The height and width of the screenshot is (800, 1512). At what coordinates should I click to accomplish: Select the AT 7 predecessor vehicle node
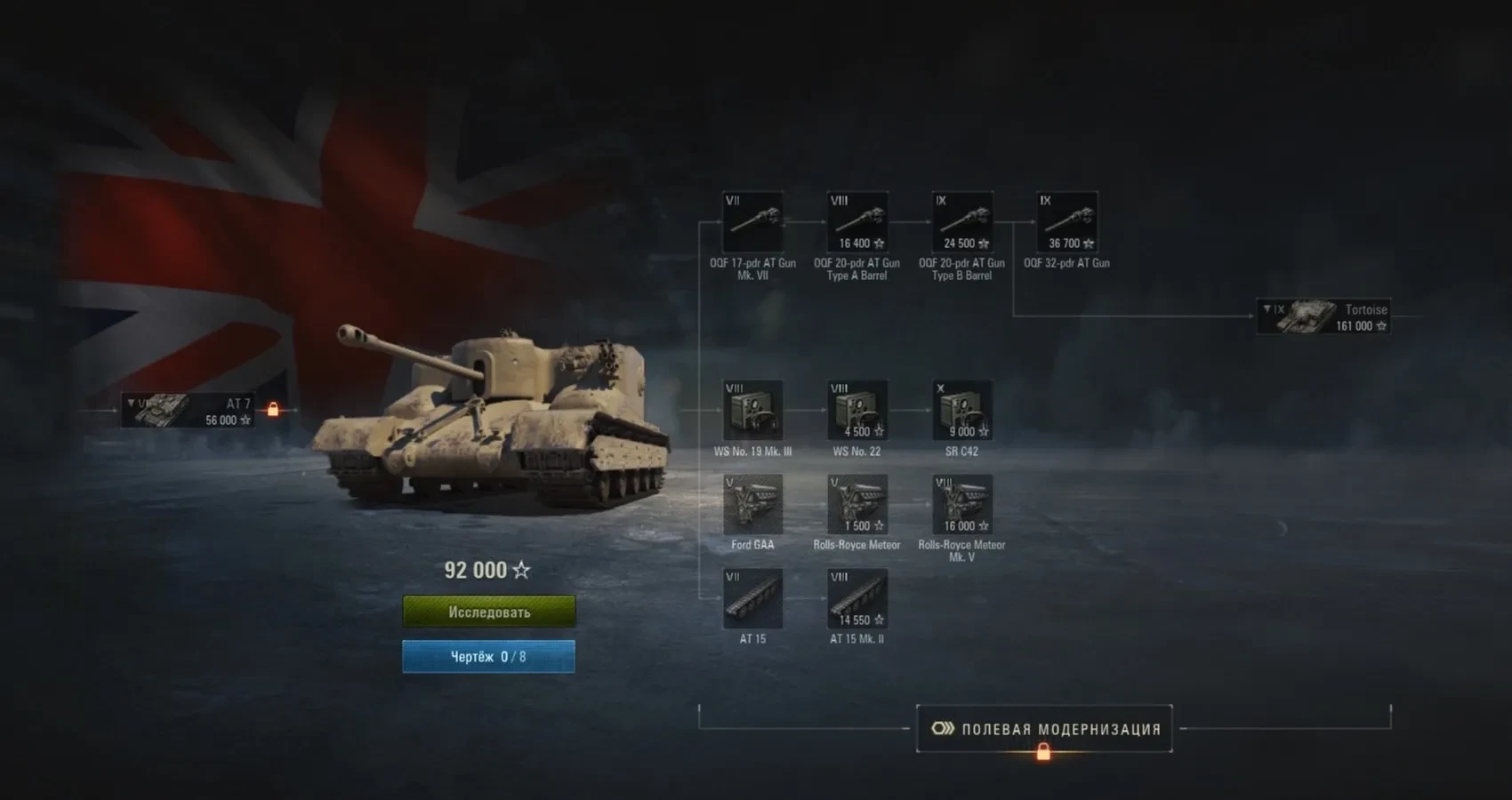188,411
